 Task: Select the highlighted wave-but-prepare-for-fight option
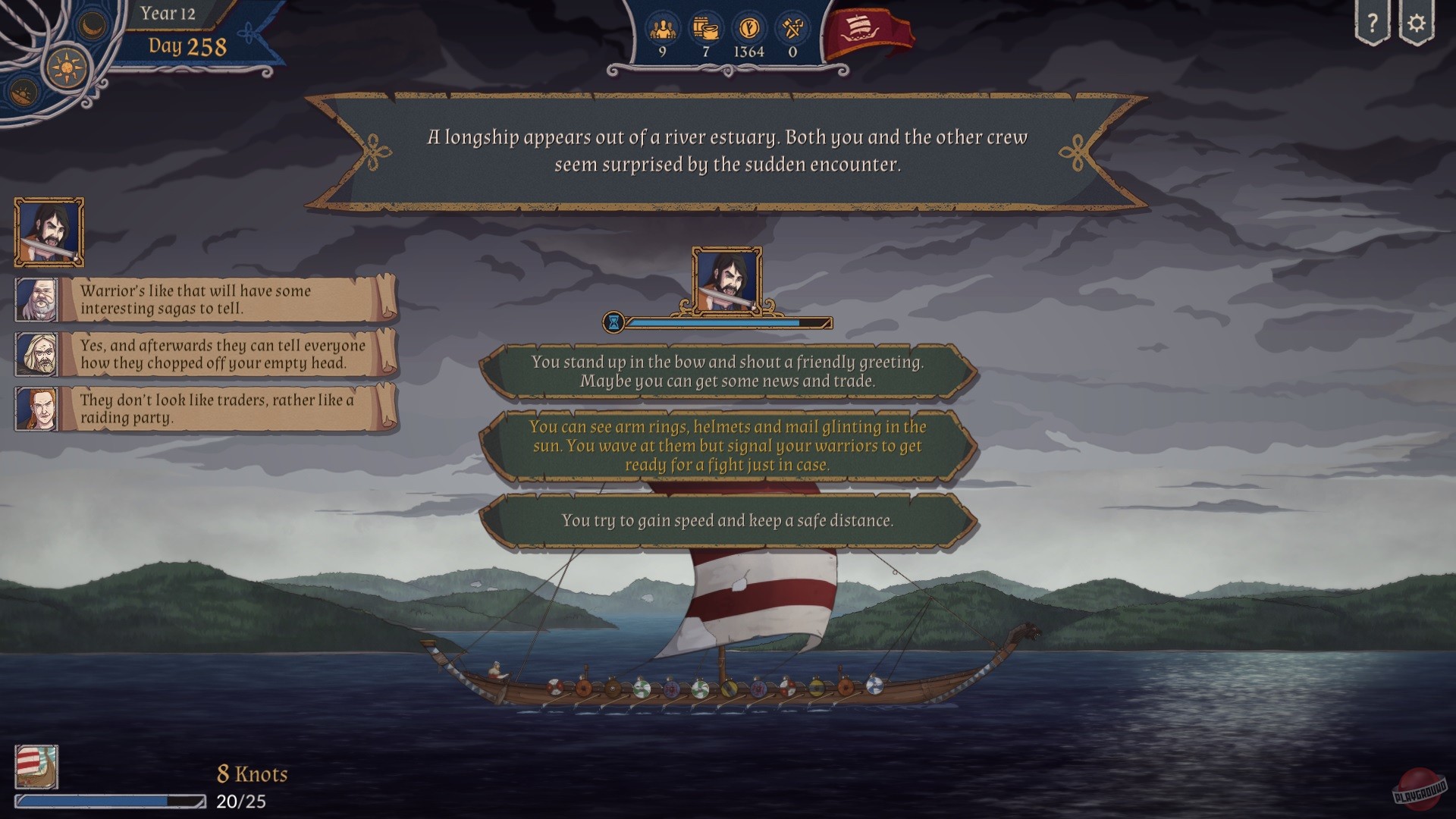point(728,447)
